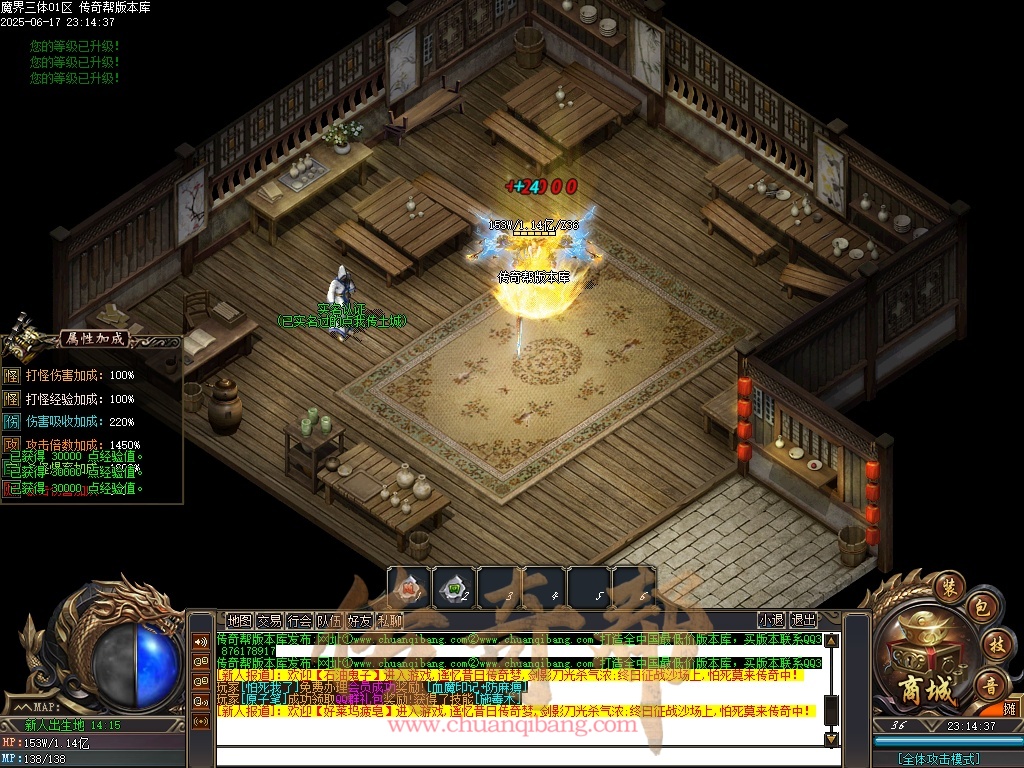
Task: Click the 退出 exit game button
Action: click(803, 620)
